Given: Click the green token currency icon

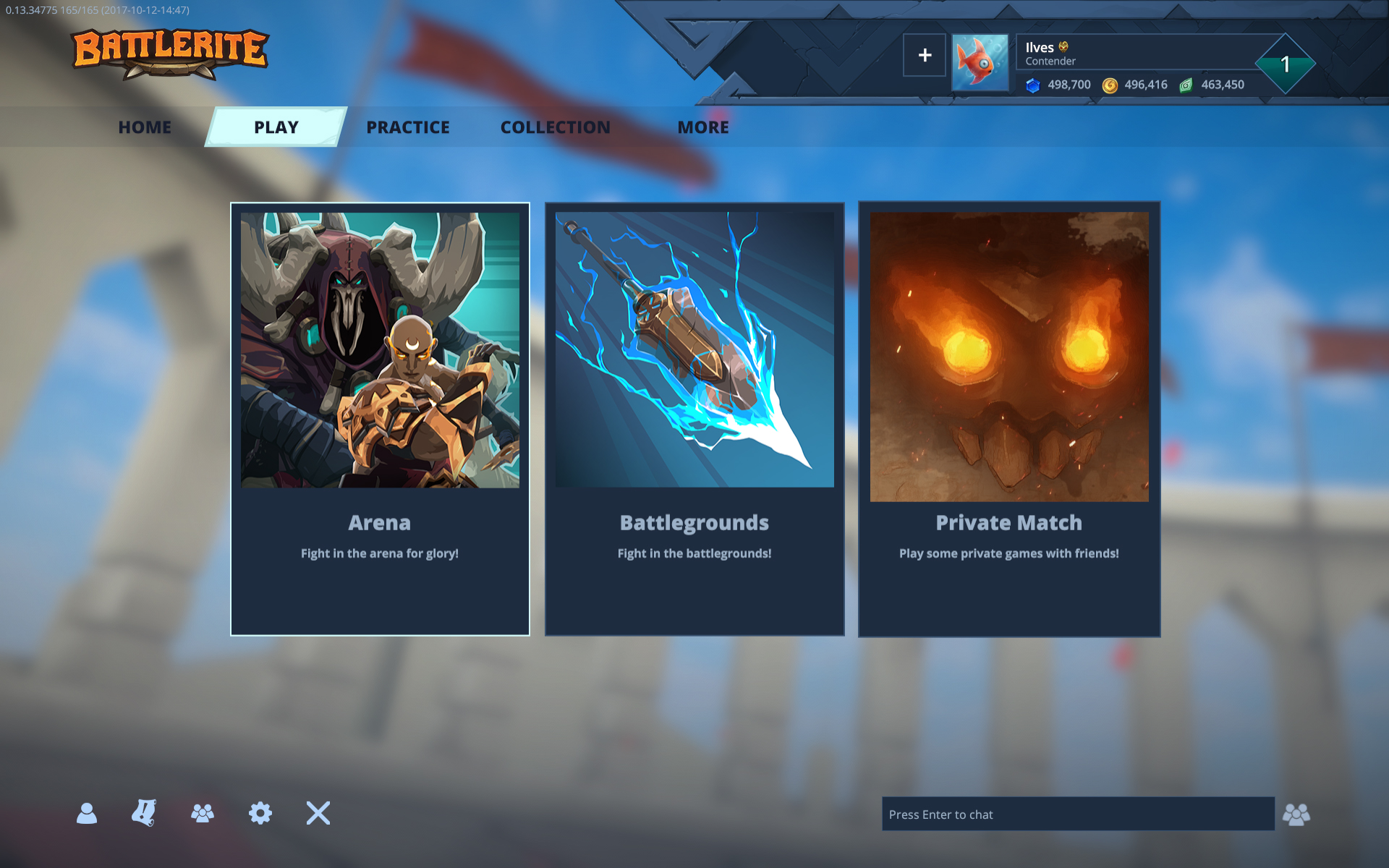Looking at the screenshot, I should click(x=1186, y=85).
